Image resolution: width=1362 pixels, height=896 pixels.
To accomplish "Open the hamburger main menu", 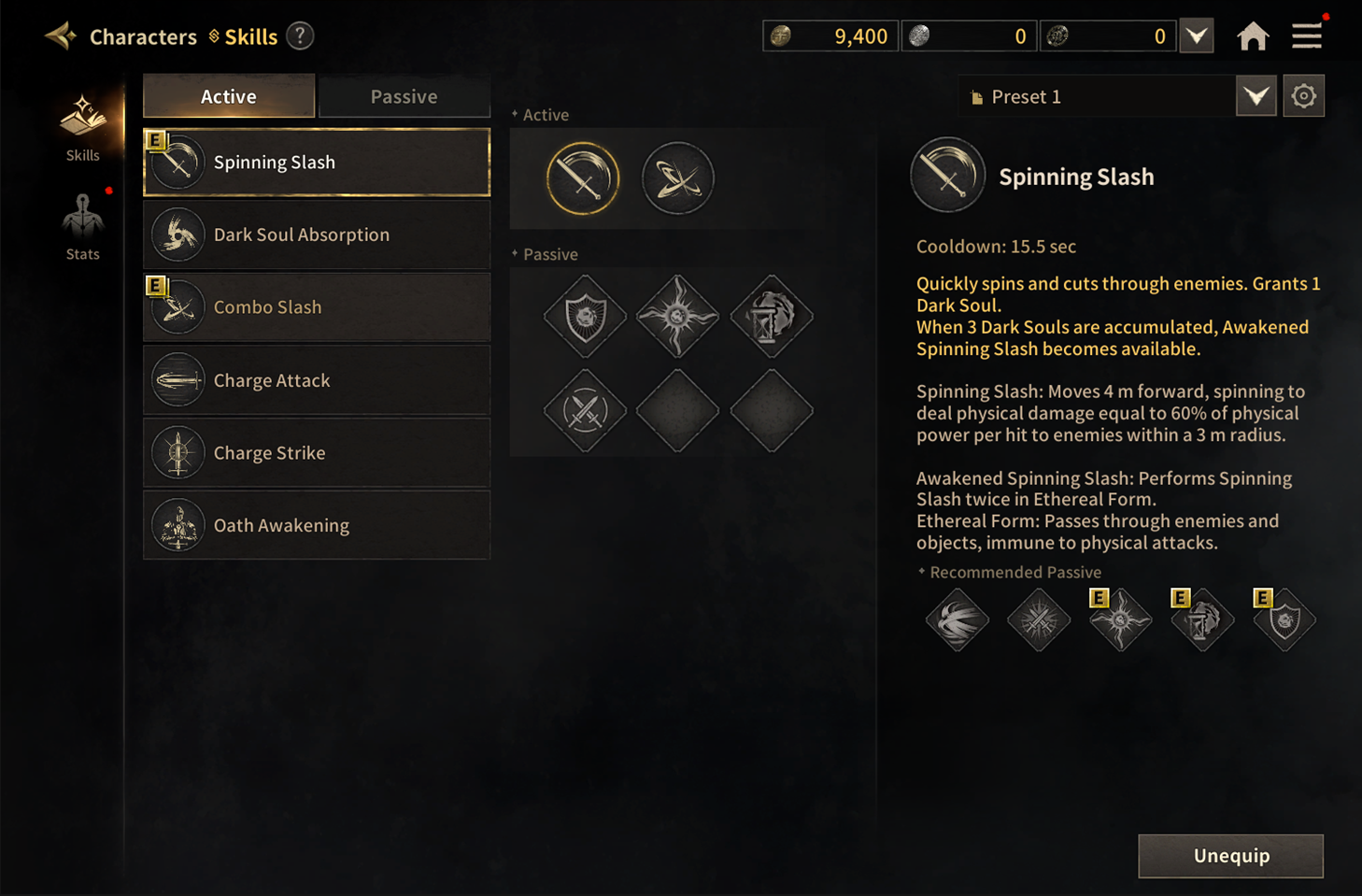I will click(x=1307, y=36).
